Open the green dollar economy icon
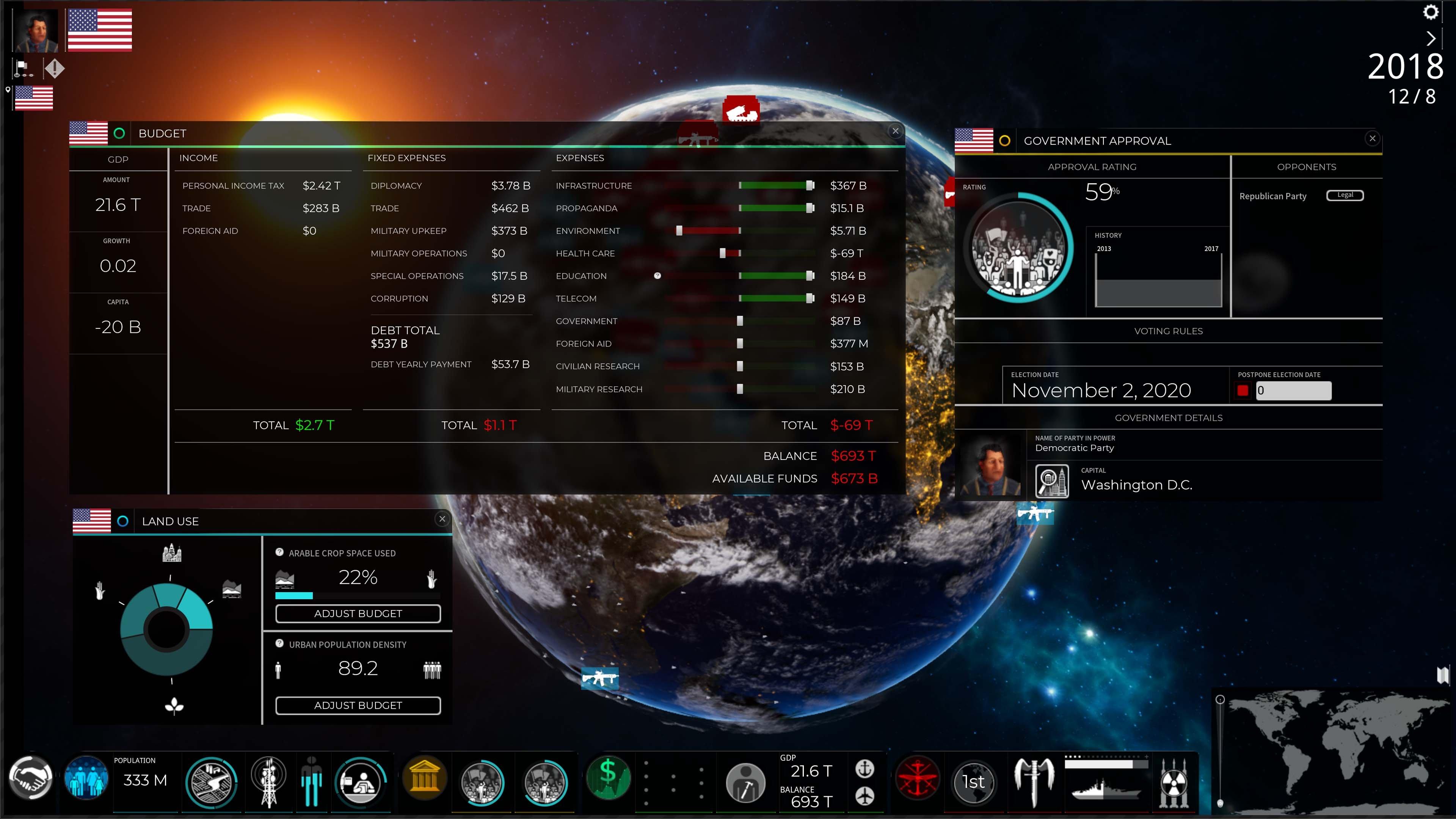The height and width of the screenshot is (819, 1456). (608, 779)
